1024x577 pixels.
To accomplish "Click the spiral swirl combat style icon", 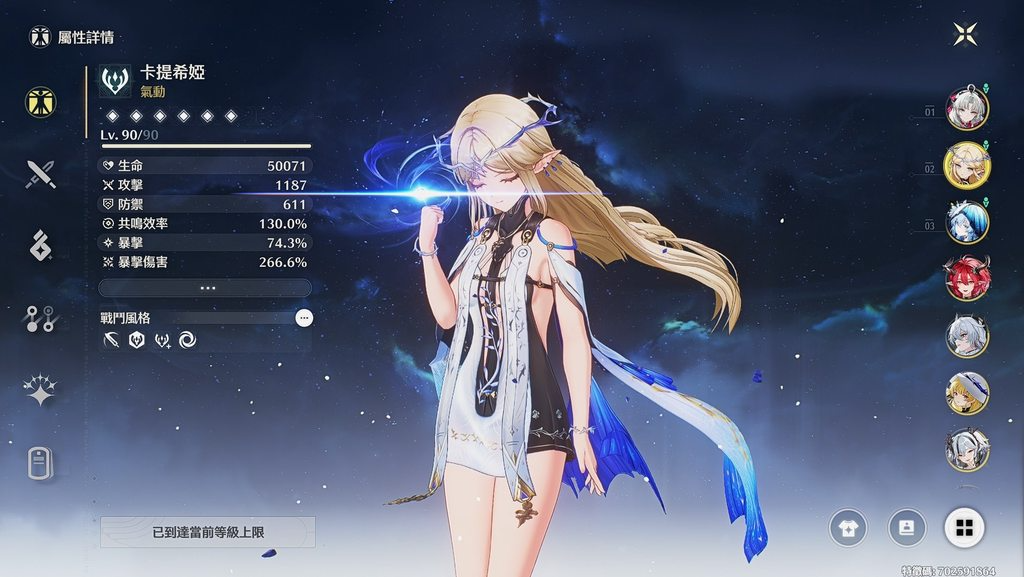I will (x=188, y=341).
